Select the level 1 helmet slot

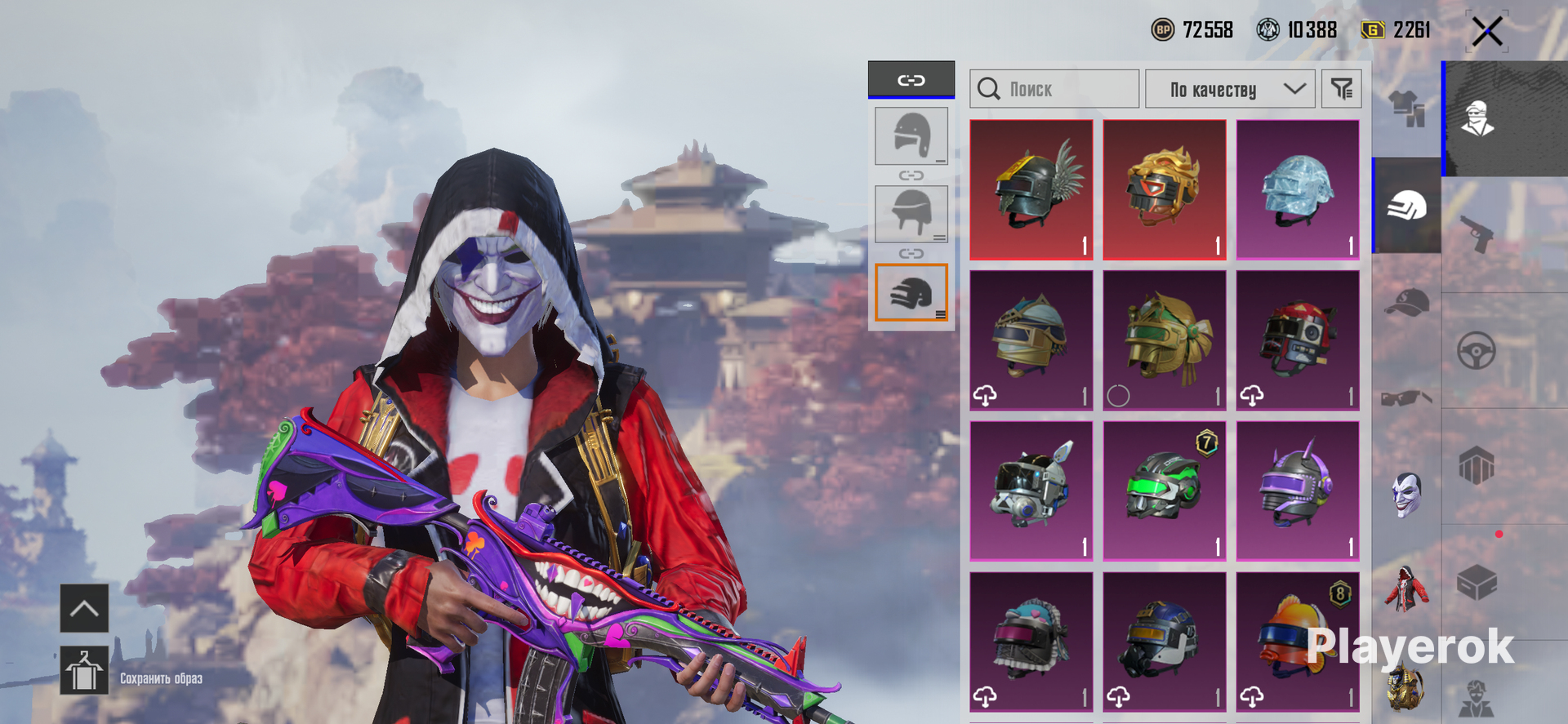(911, 135)
